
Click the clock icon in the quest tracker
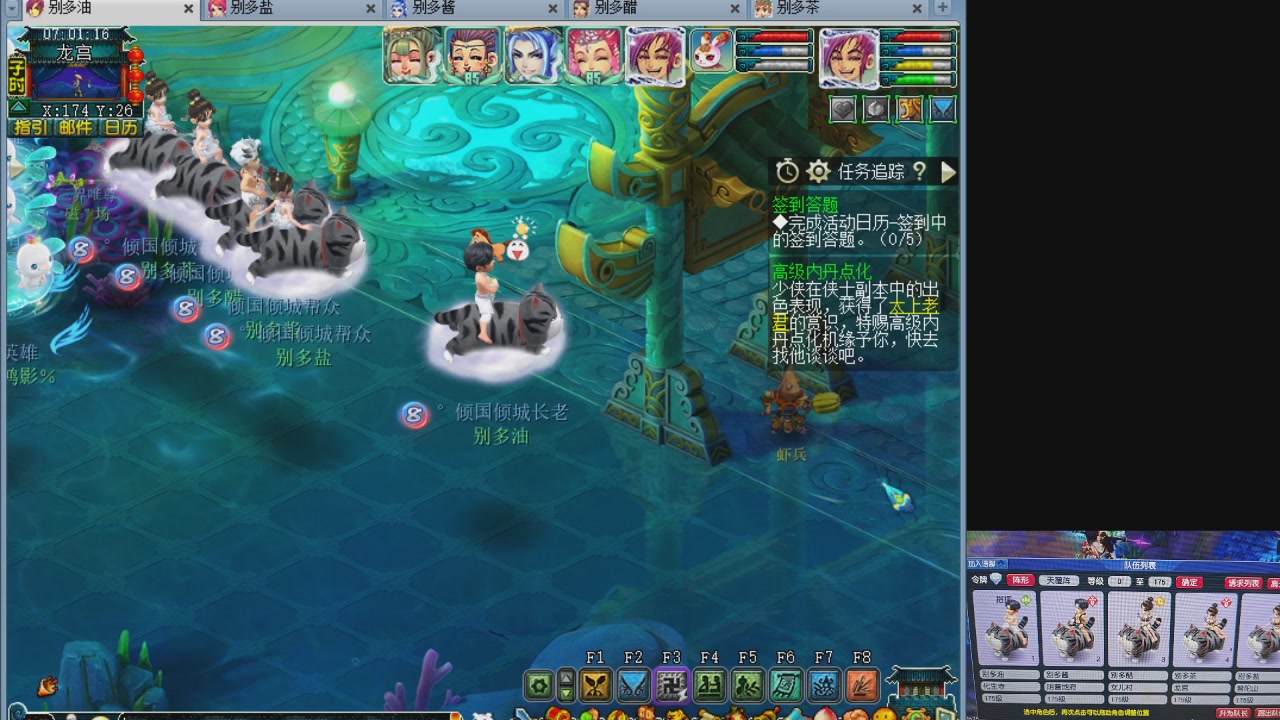pos(787,171)
